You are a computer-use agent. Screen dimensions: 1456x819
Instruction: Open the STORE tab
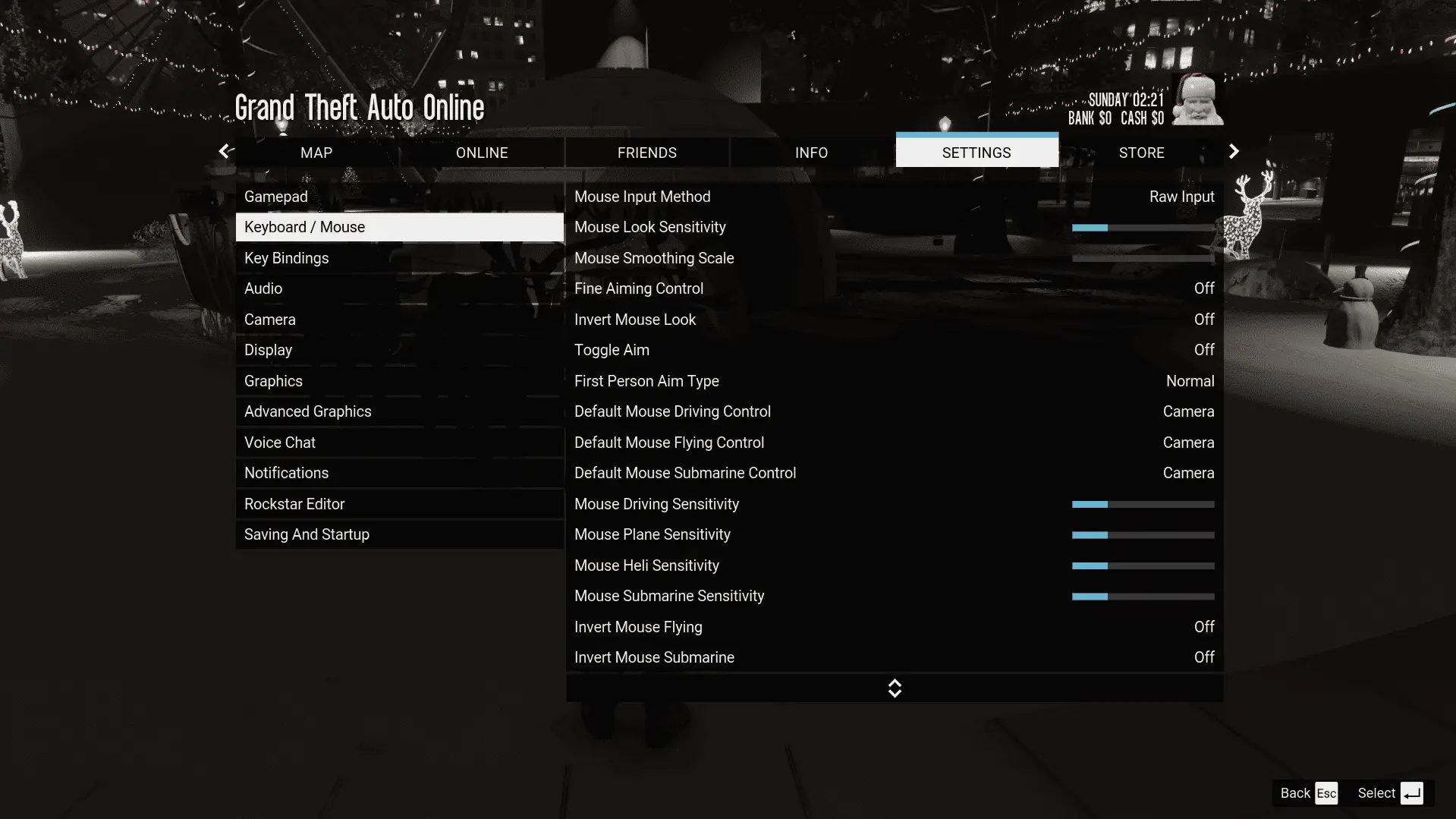point(1141,153)
